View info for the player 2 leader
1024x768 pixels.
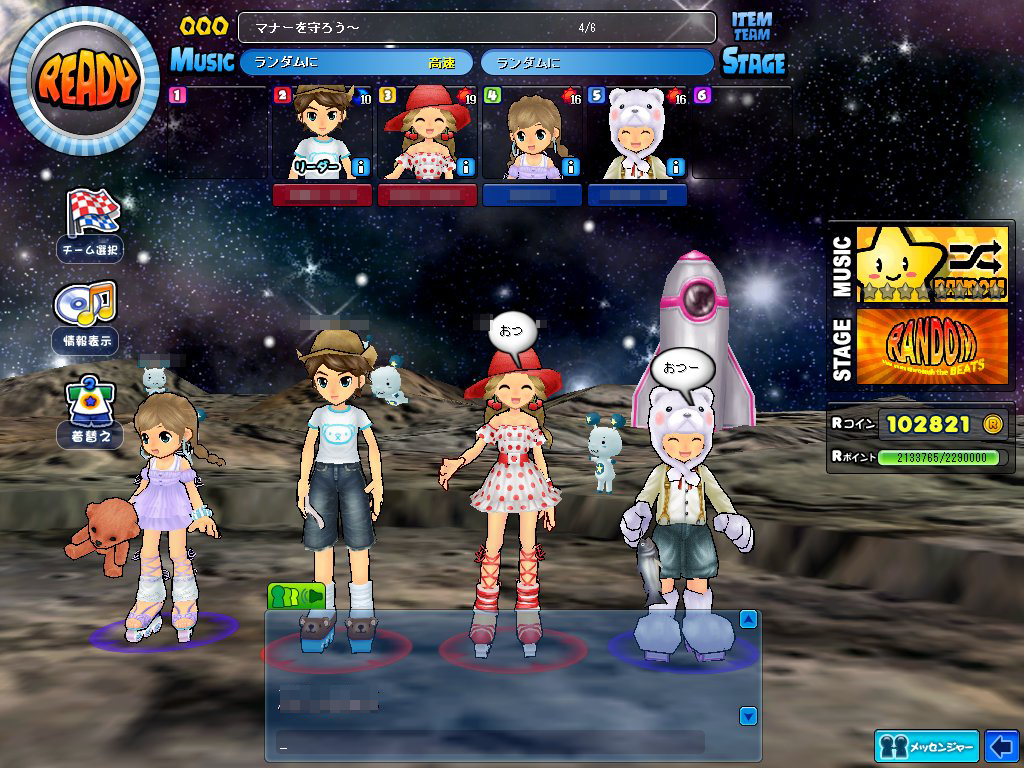[x=362, y=167]
